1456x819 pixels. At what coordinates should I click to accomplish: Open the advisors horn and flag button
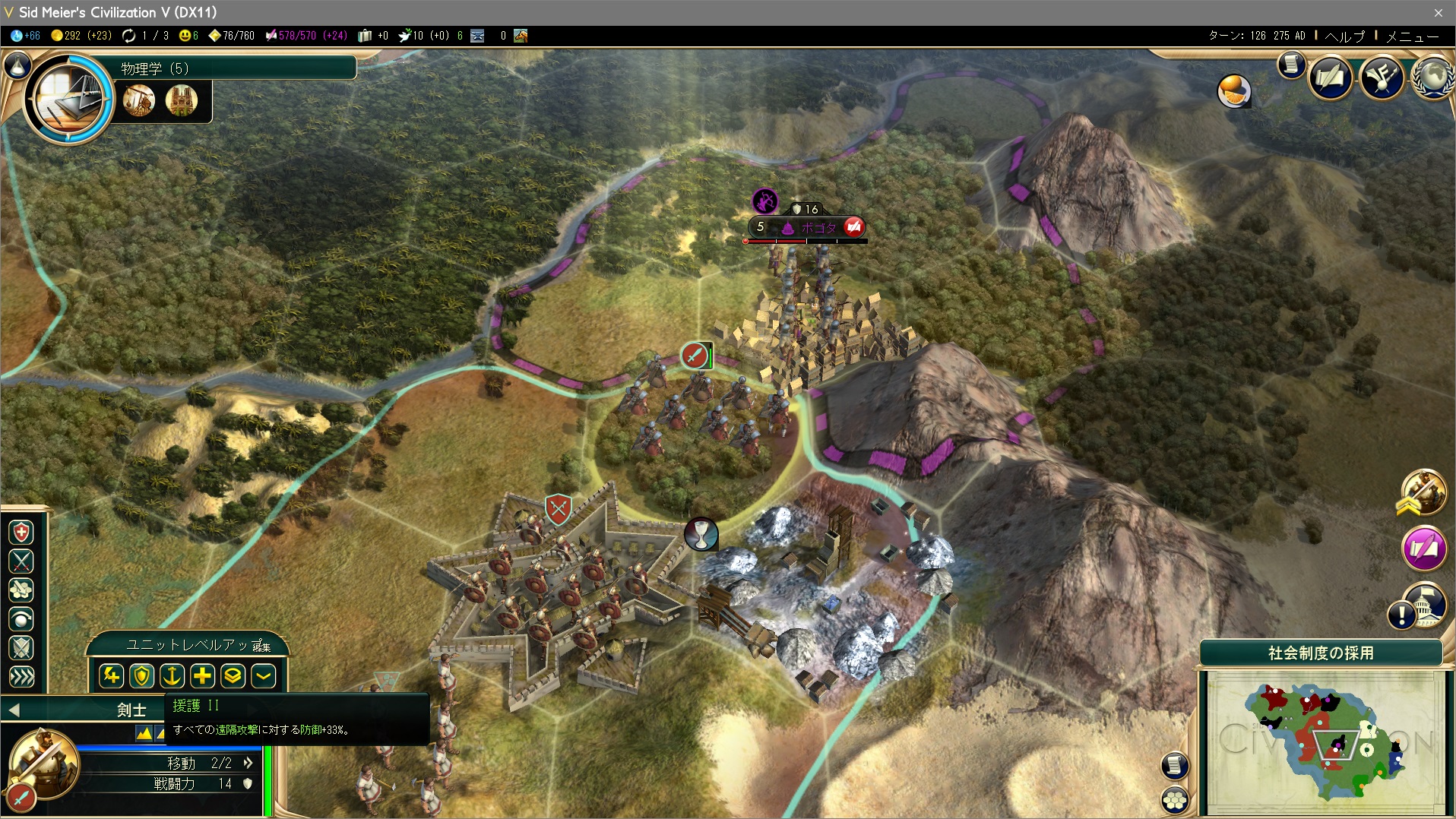point(1382,77)
